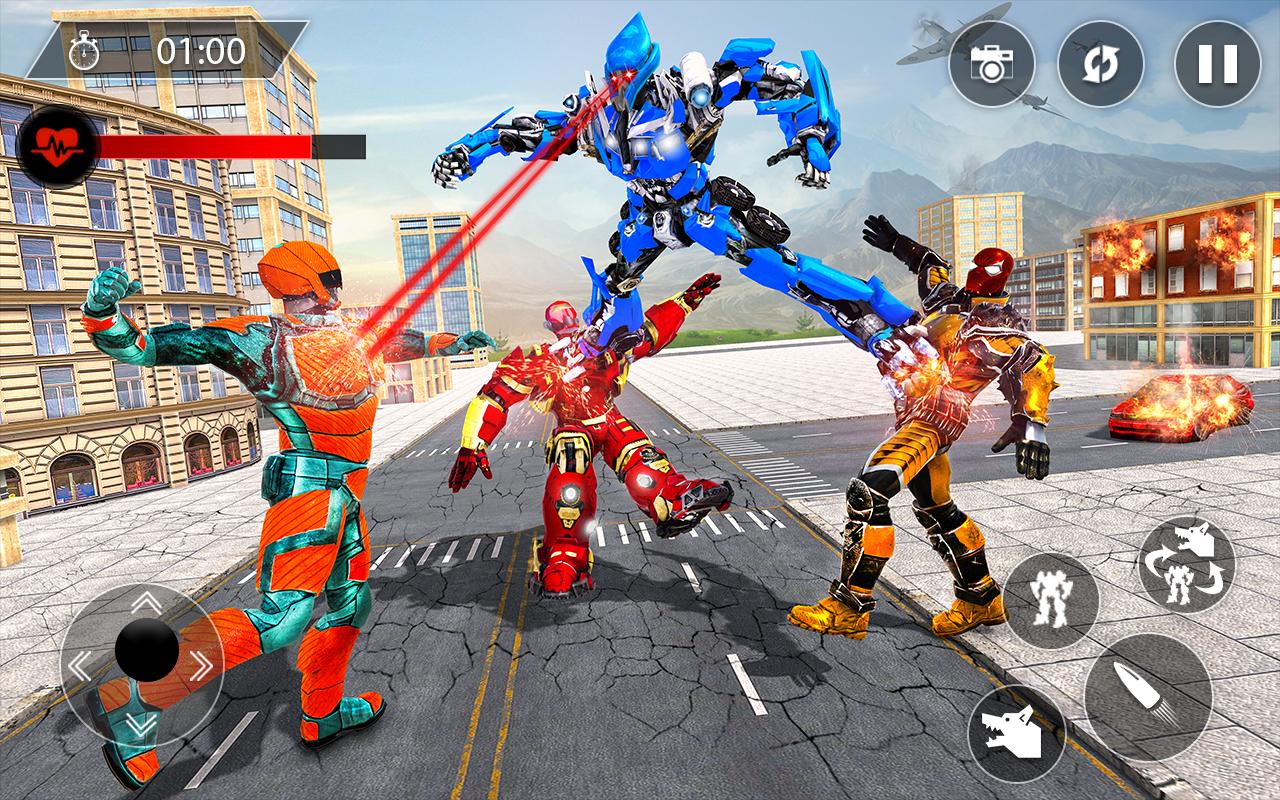
Task: Click the stopwatch icon beside the timer
Action: [x=85, y=52]
